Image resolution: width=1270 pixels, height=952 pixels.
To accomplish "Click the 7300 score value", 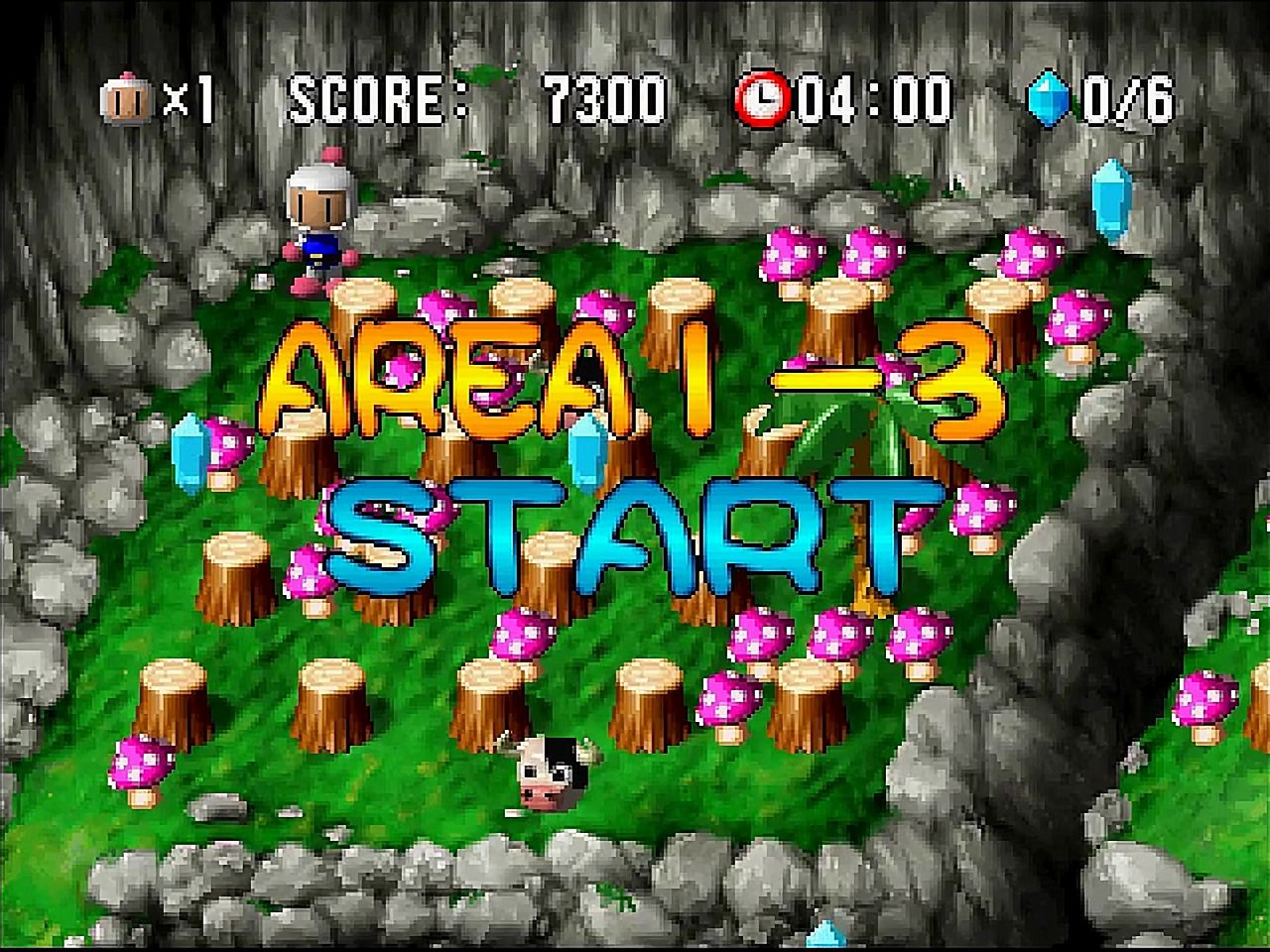I will click(x=600, y=97).
